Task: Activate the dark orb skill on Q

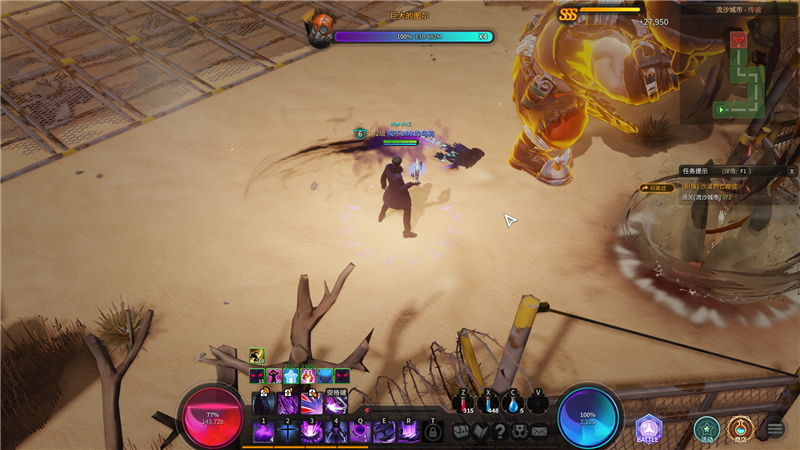Action: [360, 431]
